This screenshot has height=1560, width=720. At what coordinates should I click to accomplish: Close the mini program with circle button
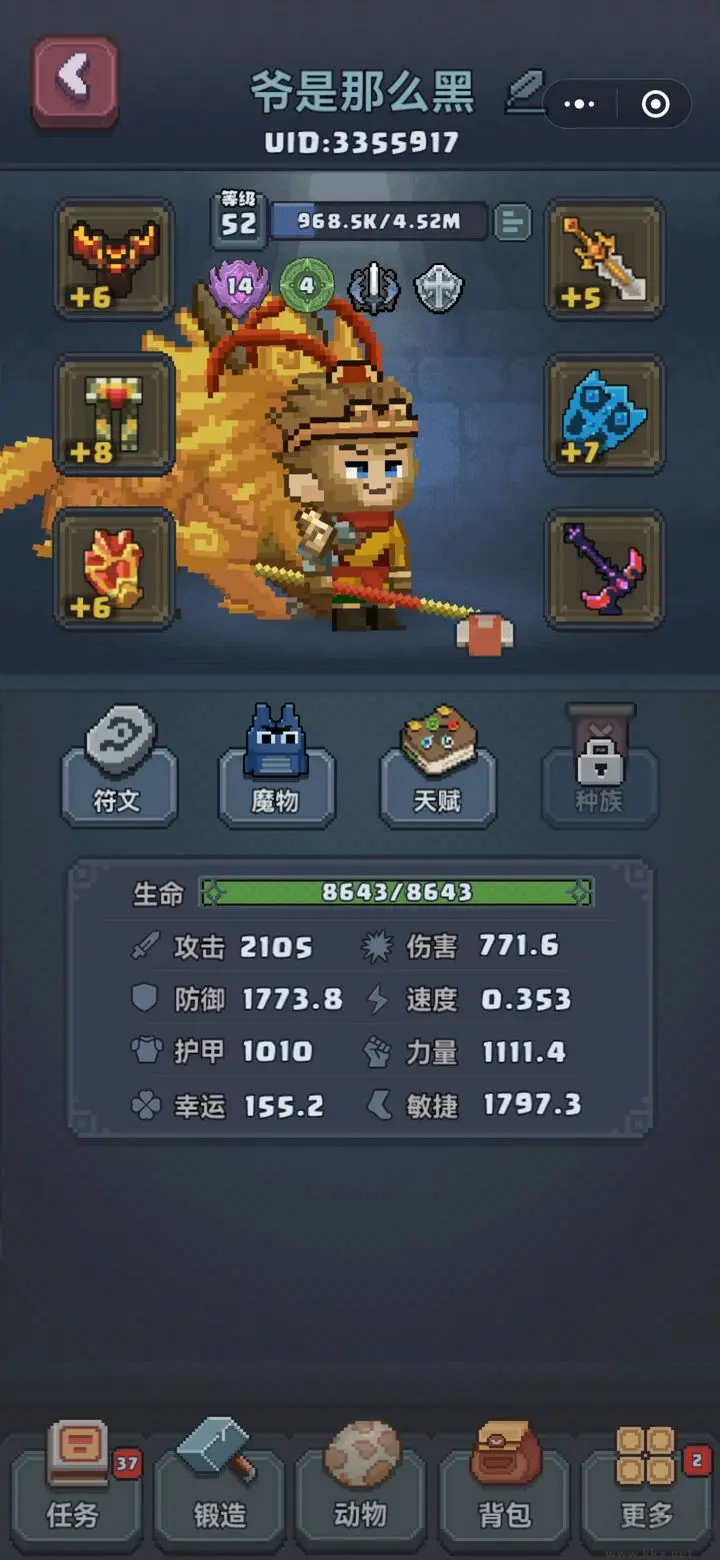pyautogui.click(x=655, y=104)
